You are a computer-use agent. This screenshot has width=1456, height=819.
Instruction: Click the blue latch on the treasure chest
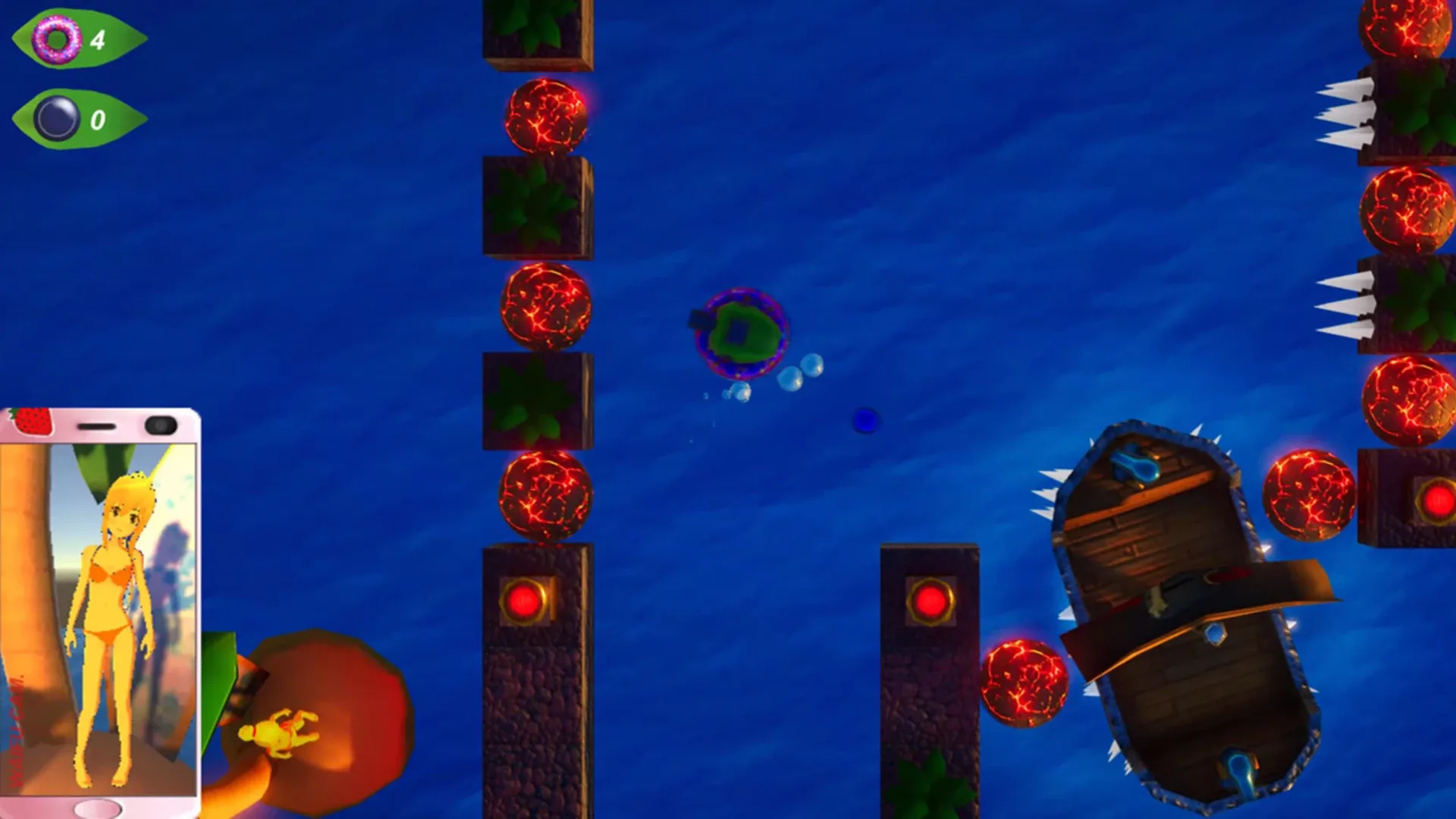tap(1134, 466)
